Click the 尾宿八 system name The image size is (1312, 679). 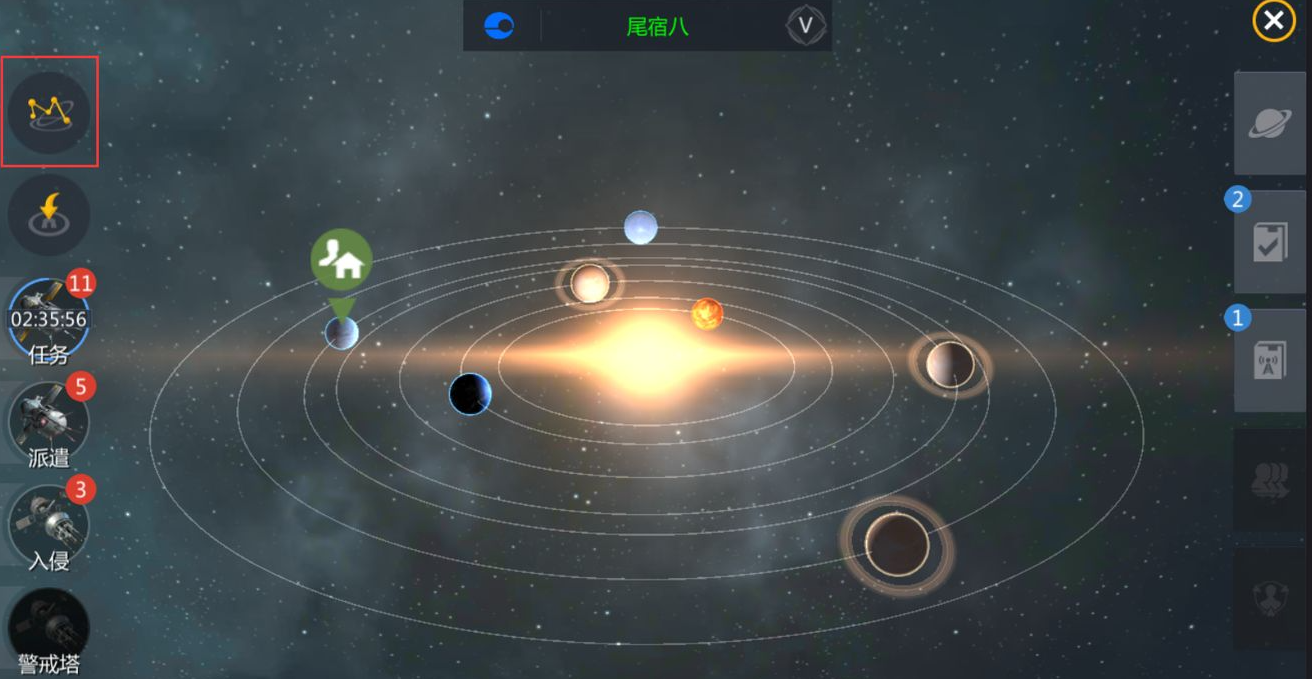(657, 26)
